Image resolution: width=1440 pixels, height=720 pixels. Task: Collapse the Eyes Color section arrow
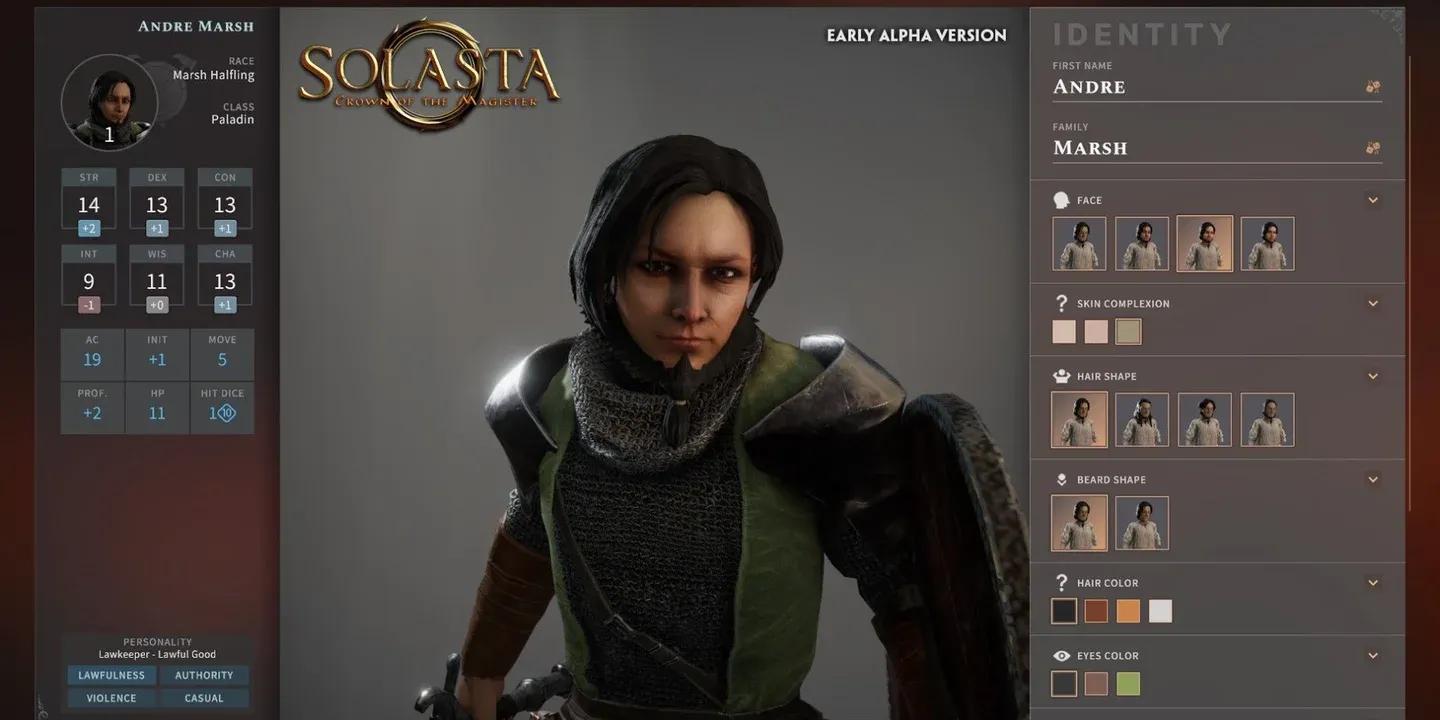[x=1373, y=656]
